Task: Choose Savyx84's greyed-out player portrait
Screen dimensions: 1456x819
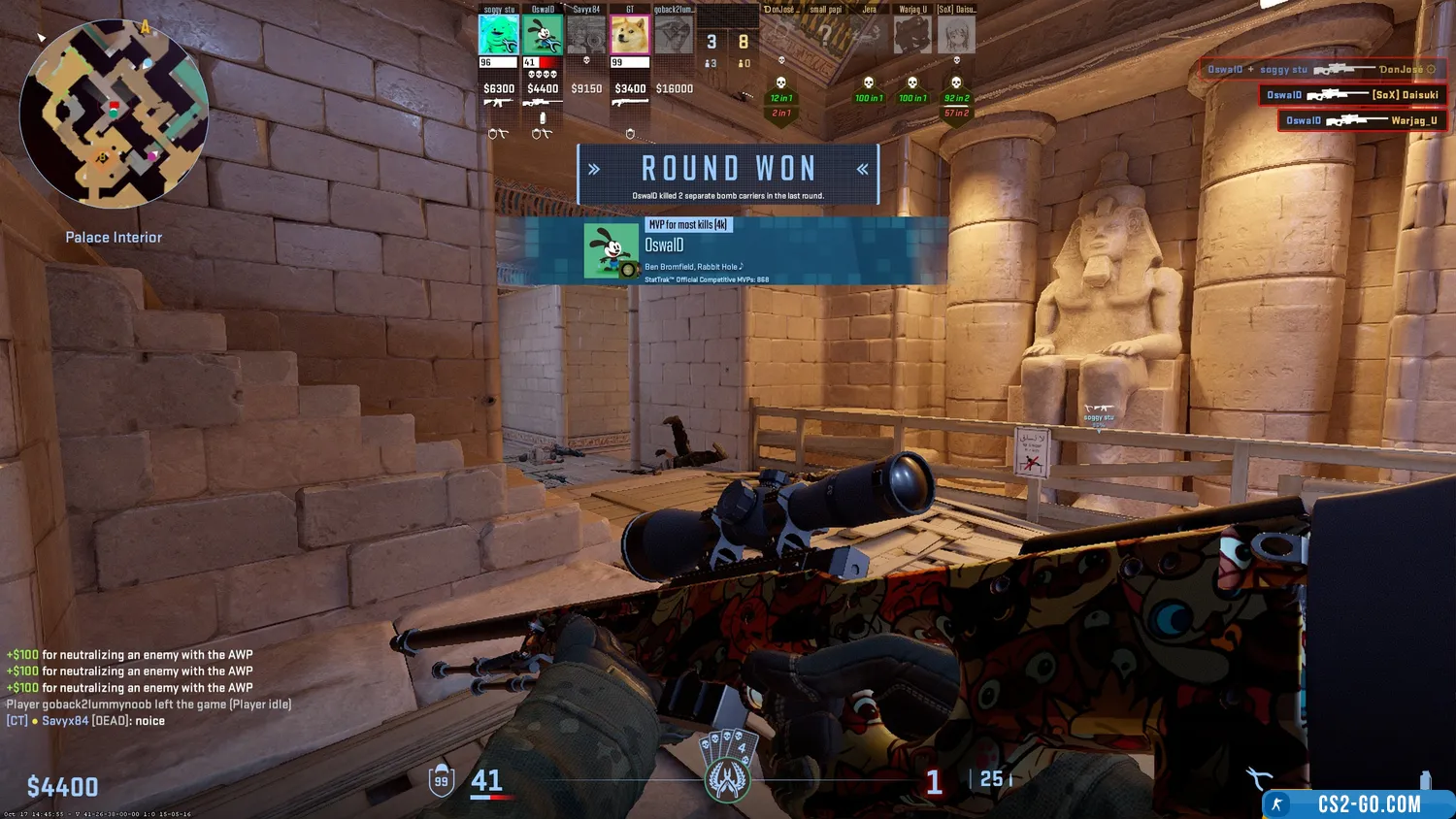Action: click(586, 36)
